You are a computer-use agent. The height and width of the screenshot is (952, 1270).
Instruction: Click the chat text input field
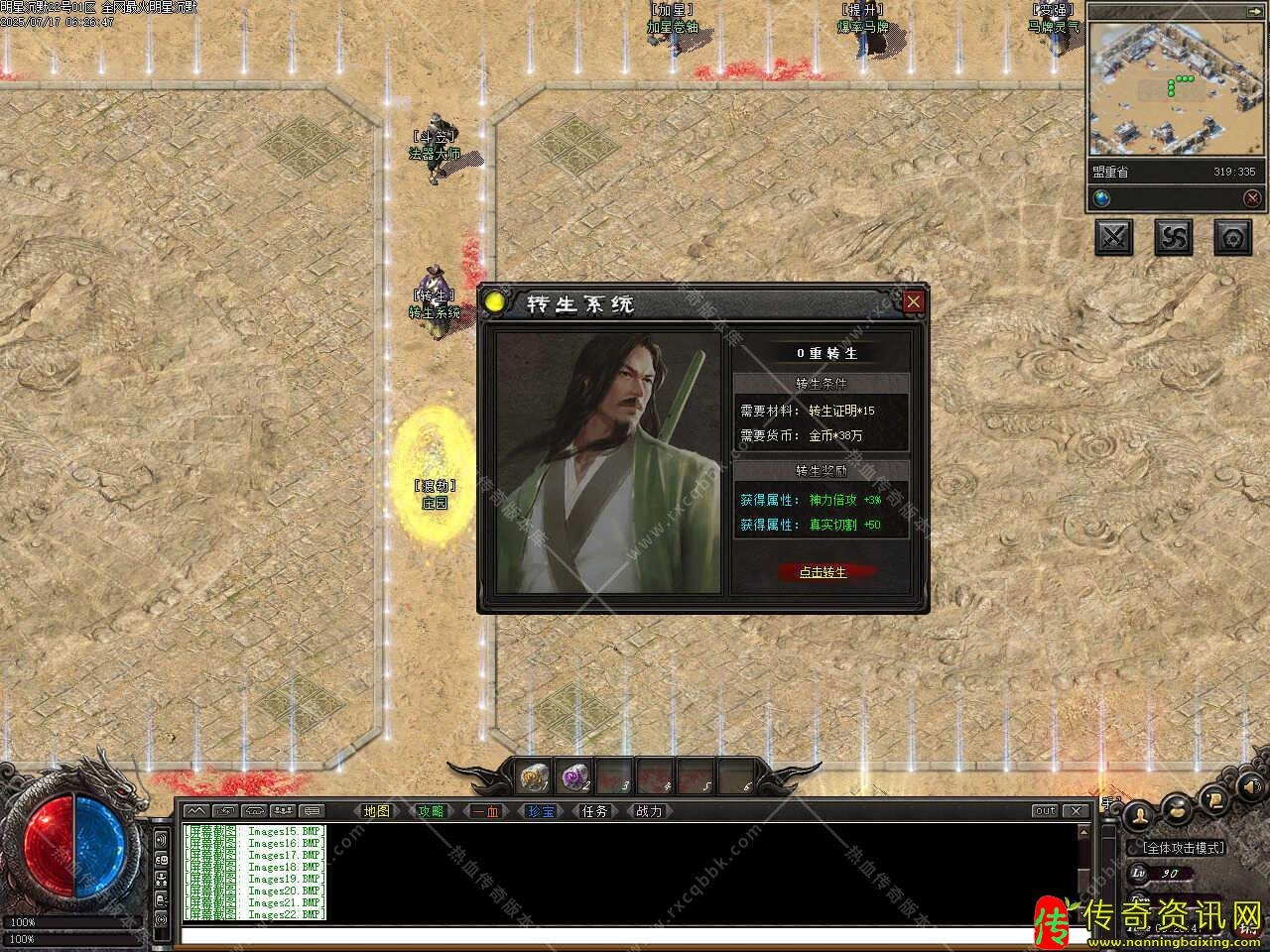(625, 934)
